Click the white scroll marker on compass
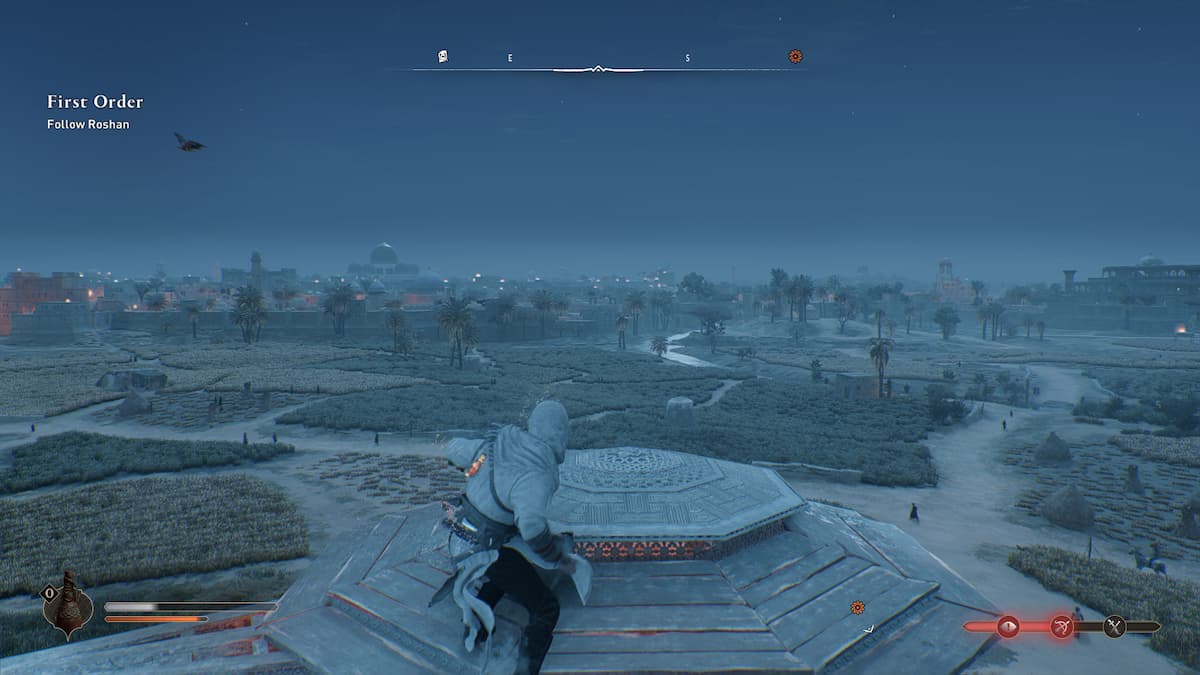Viewport: 1200px width, 675px height. pyautogui.click(x=443, y=57)
